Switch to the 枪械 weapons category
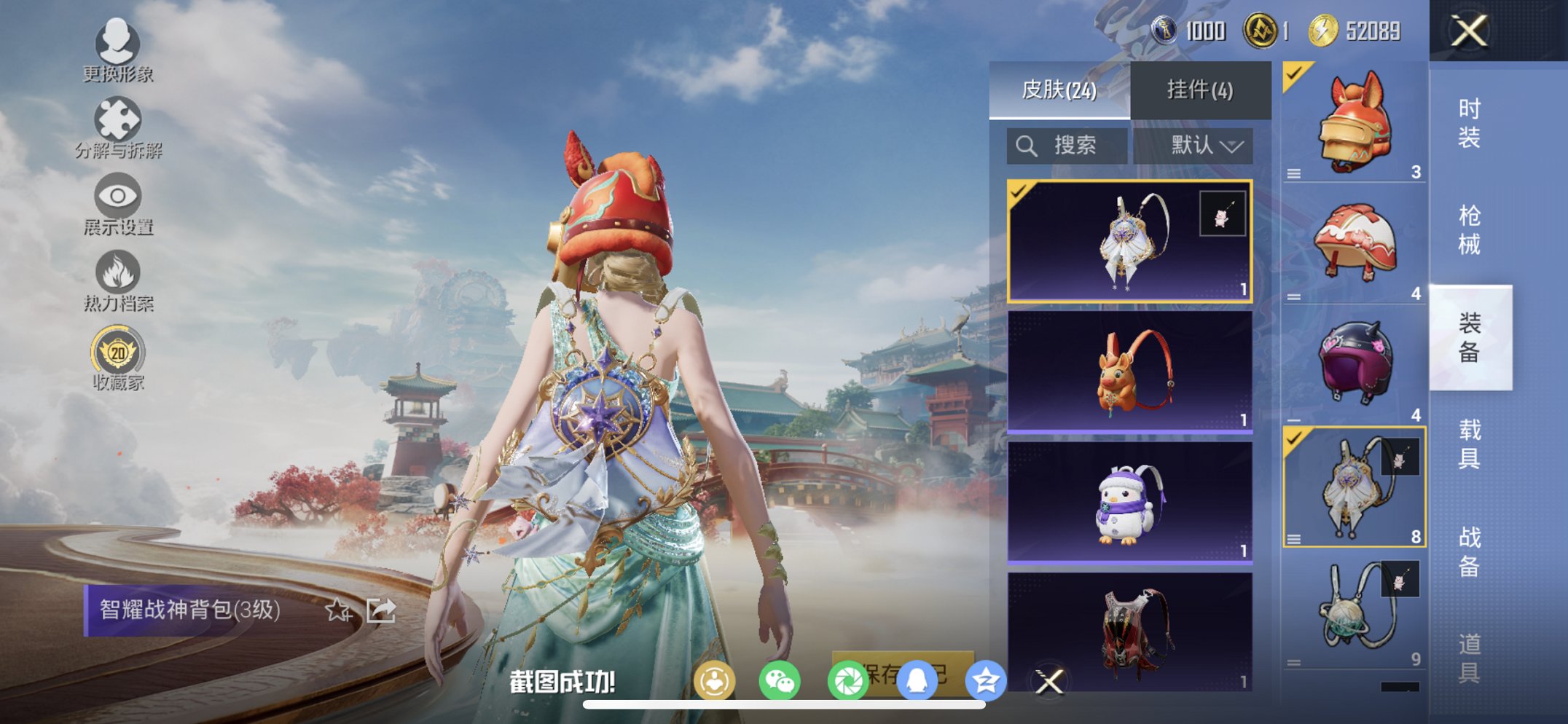This screenshot has width=1568, height=724. [1469, 229]
